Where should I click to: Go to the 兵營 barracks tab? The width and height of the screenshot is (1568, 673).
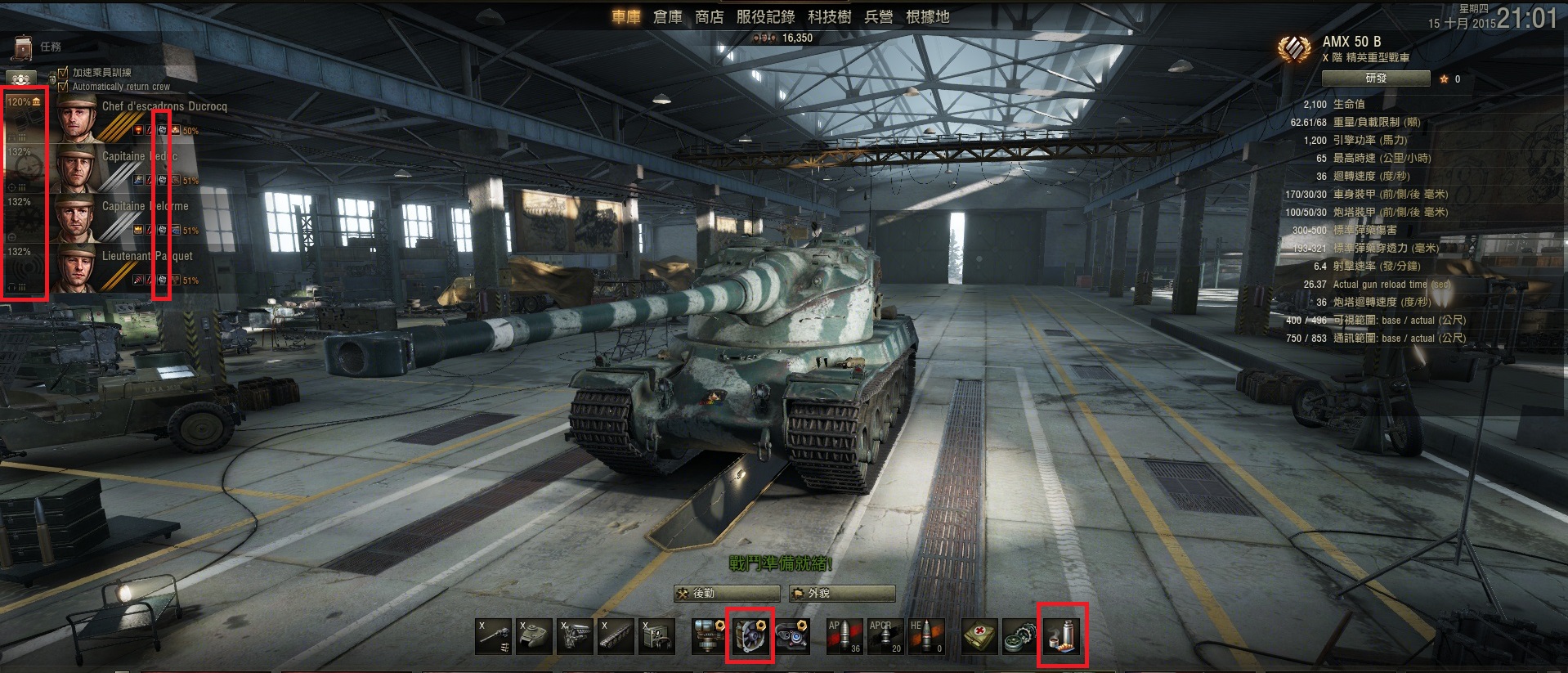coord(879,17)
